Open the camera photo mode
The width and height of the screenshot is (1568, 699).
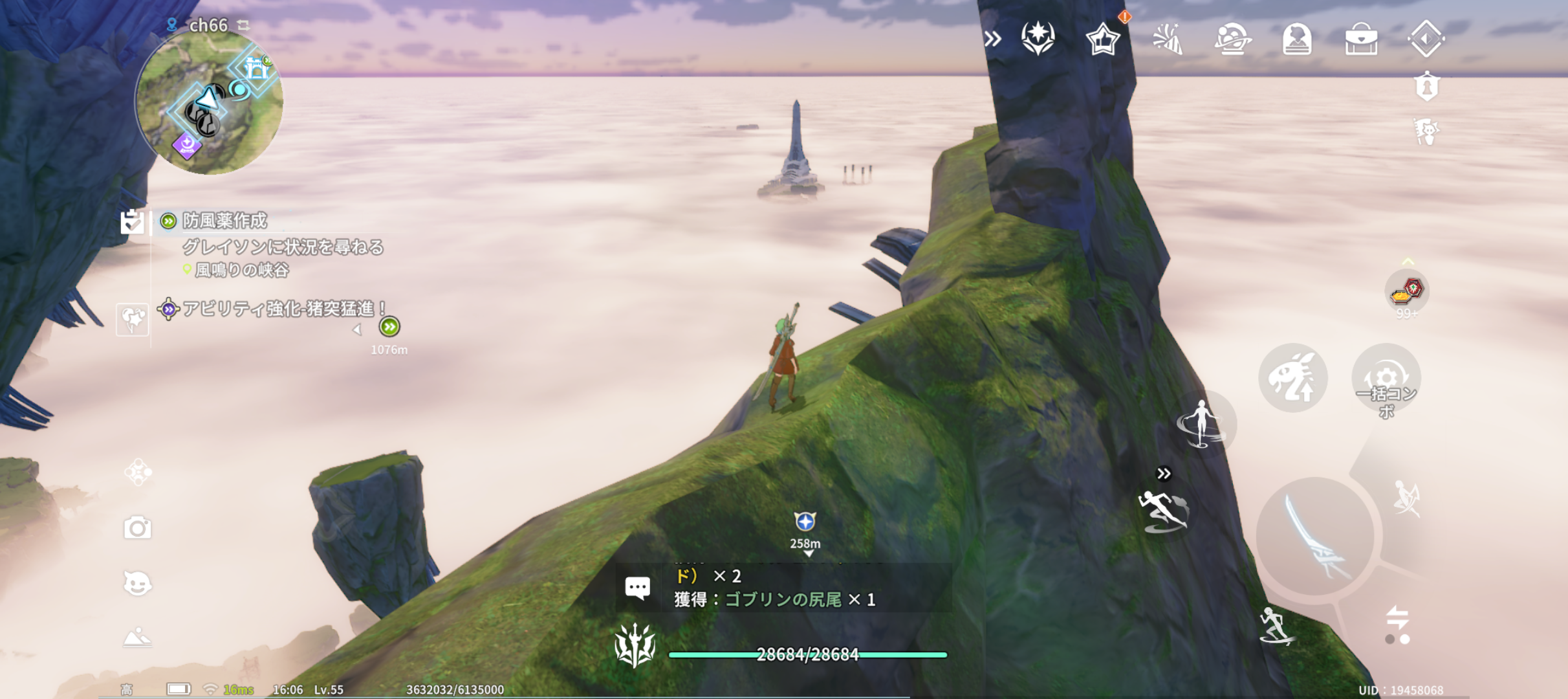click(137, 528)
